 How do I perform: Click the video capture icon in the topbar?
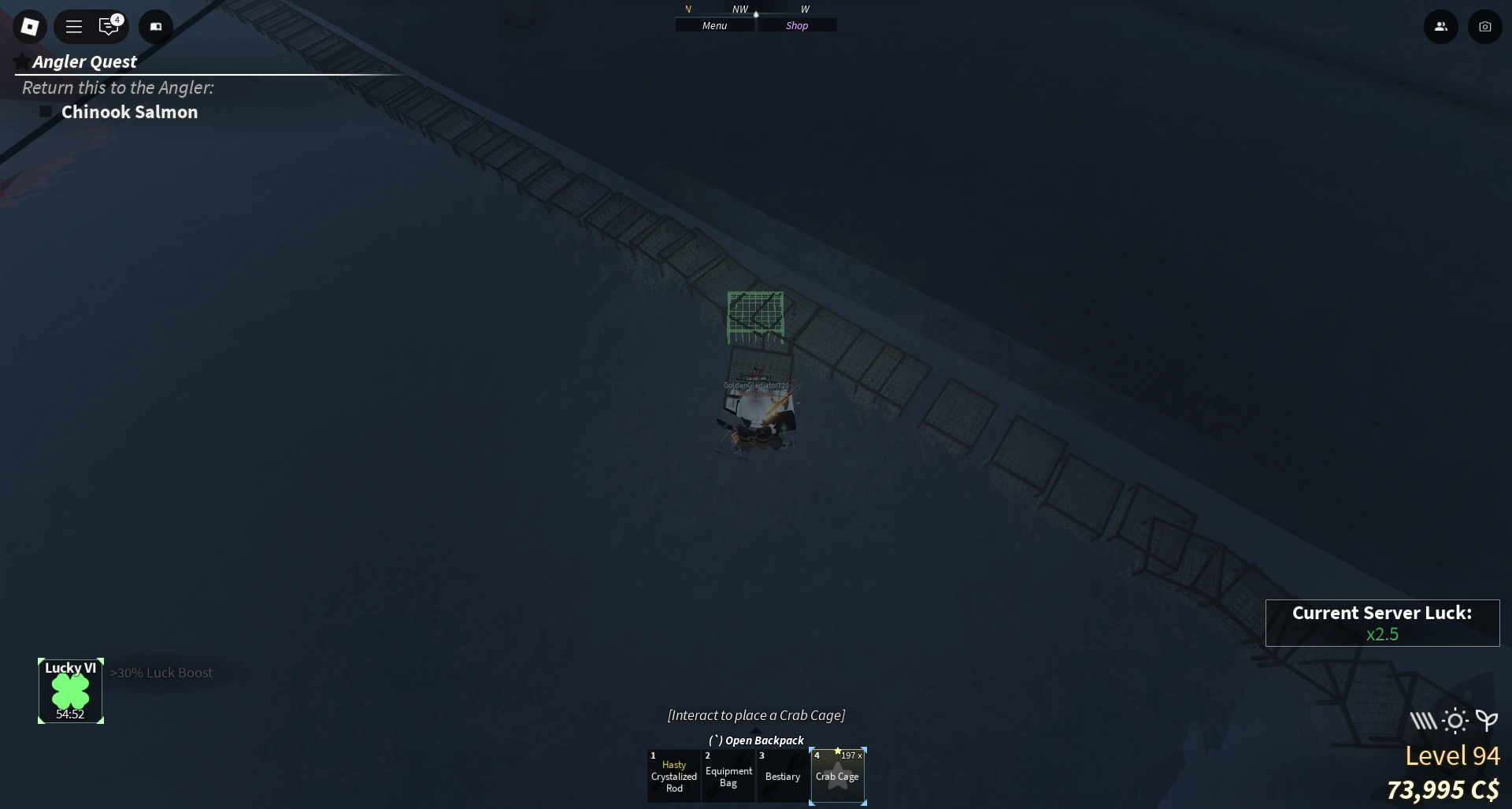tap(155, 26)
